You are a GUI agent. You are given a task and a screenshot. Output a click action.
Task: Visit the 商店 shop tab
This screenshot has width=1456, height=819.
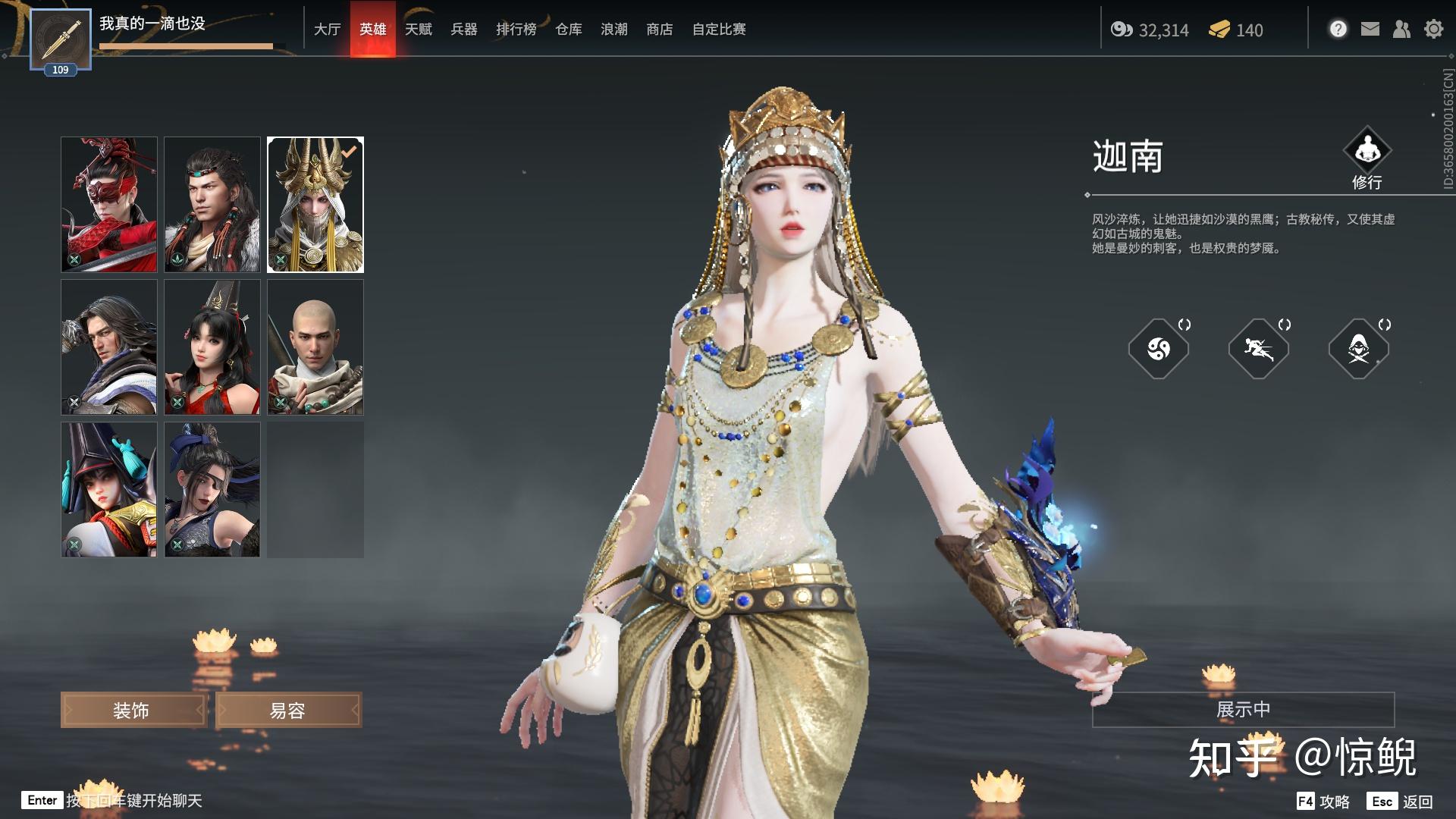(659, 30)
